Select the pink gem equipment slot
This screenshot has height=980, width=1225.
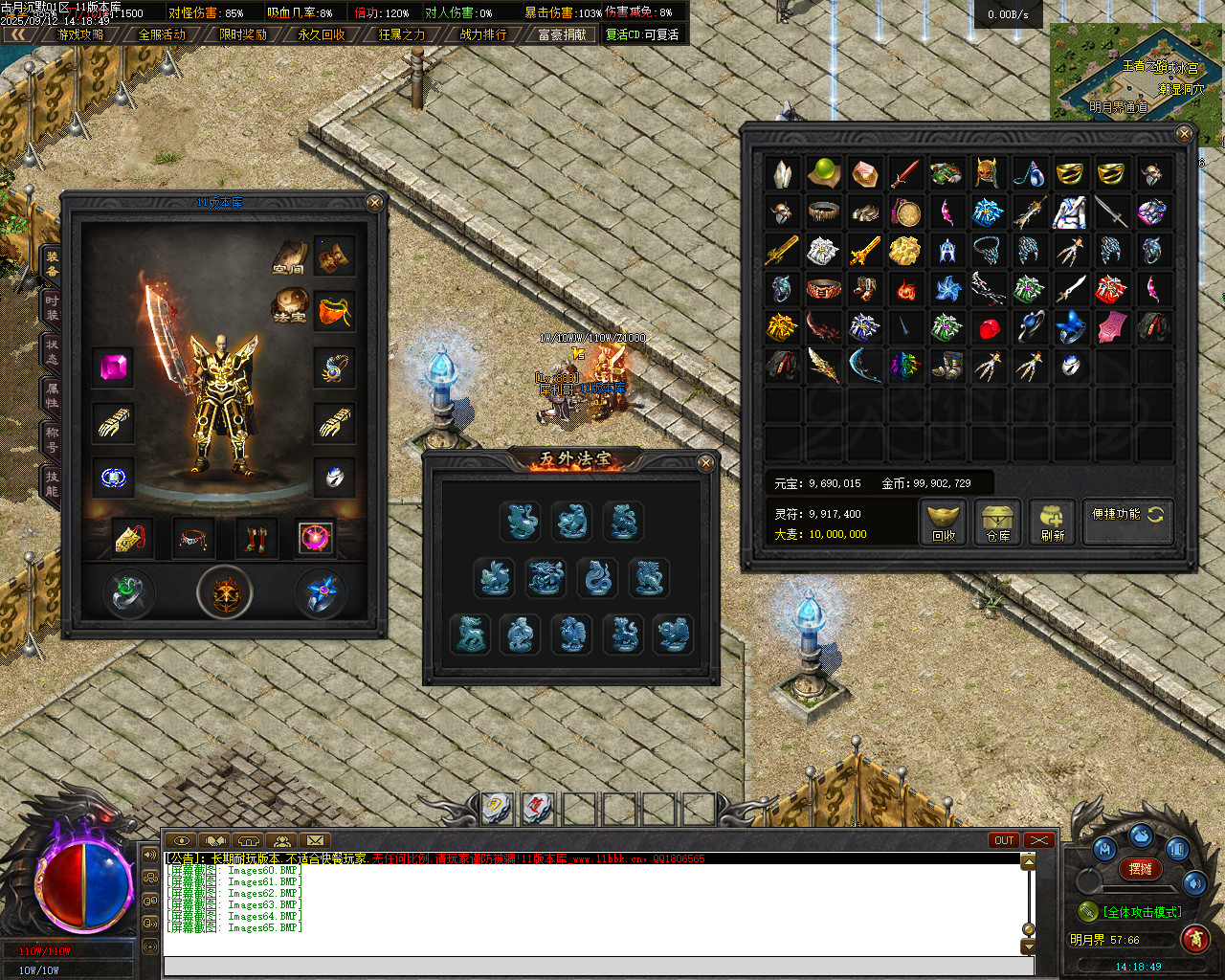click(x=113, y=367)
